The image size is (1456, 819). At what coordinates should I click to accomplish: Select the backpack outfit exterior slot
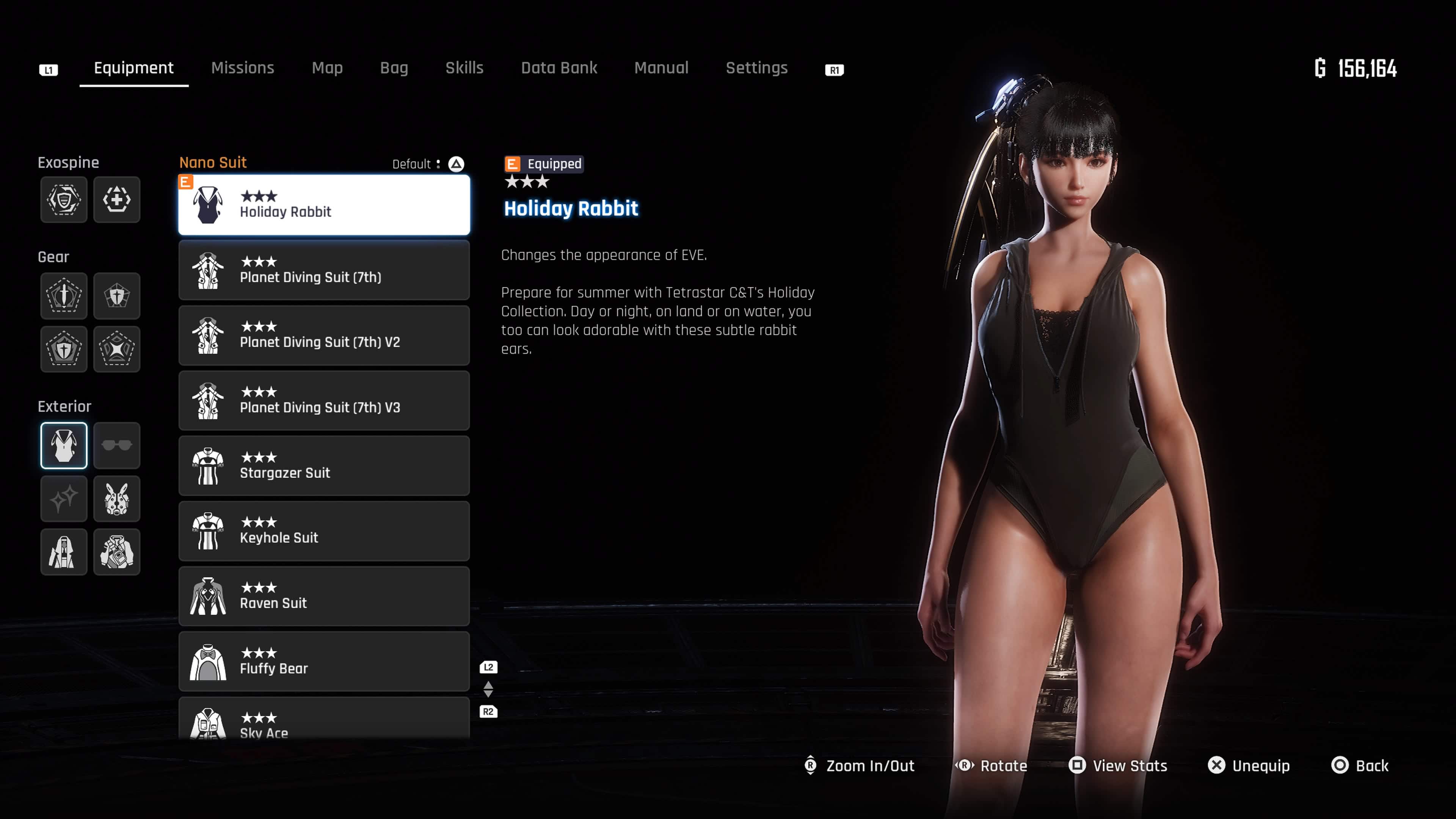(117, 552)
